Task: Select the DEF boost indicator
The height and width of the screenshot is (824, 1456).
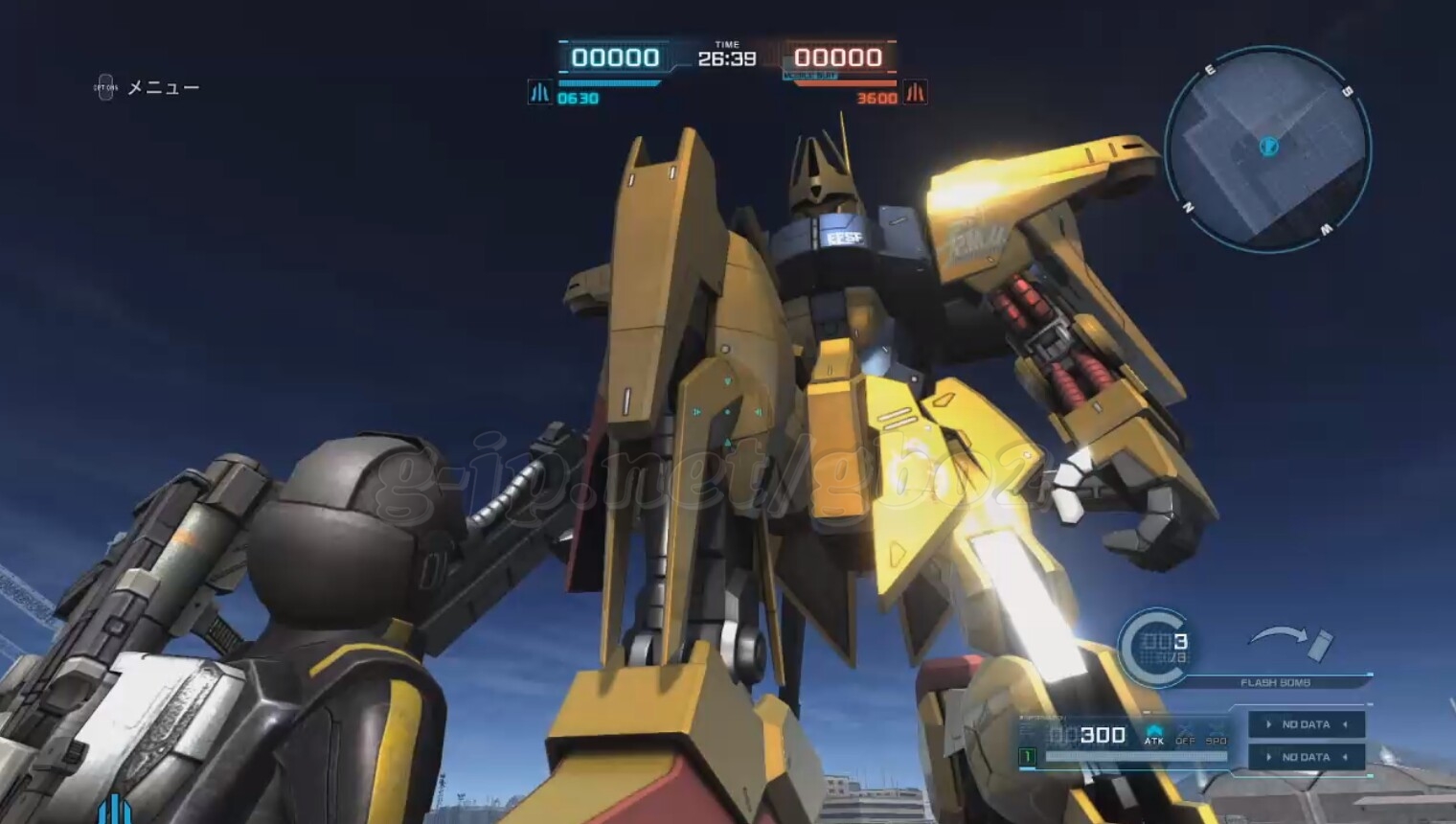Action: point(1185,735)
